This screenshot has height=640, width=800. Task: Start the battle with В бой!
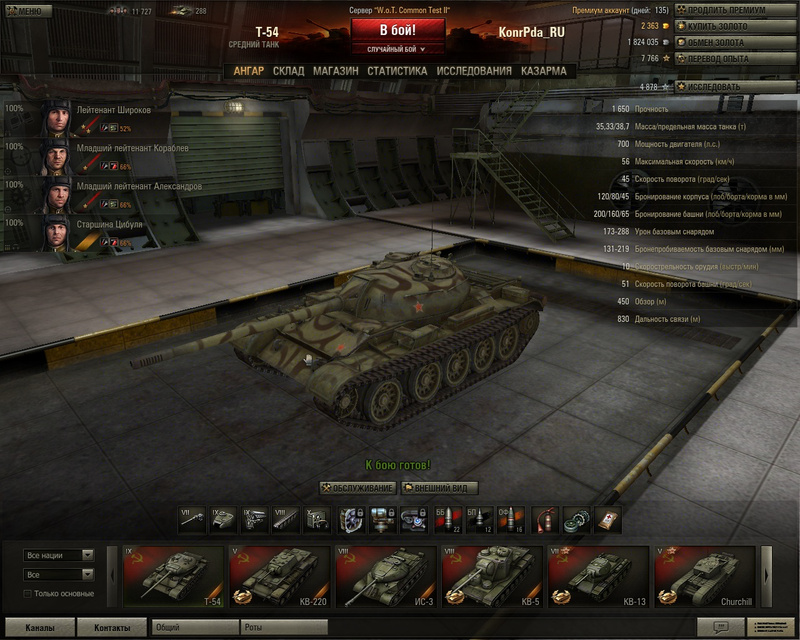tap(397, 30)
